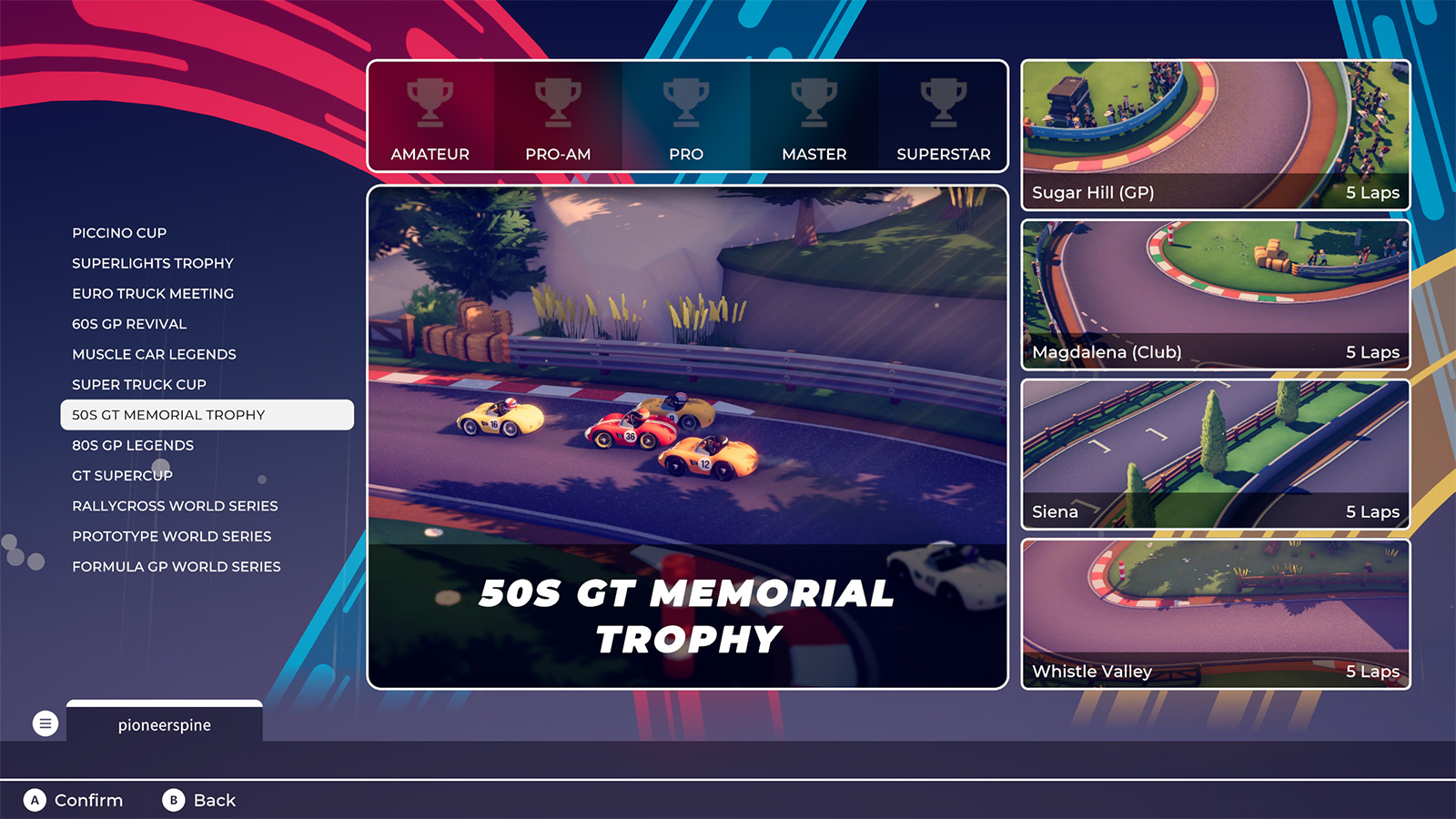Switch to the Amateur difficulty trophy
This screenshot has height=819, width=1456.
pos(430,116)
